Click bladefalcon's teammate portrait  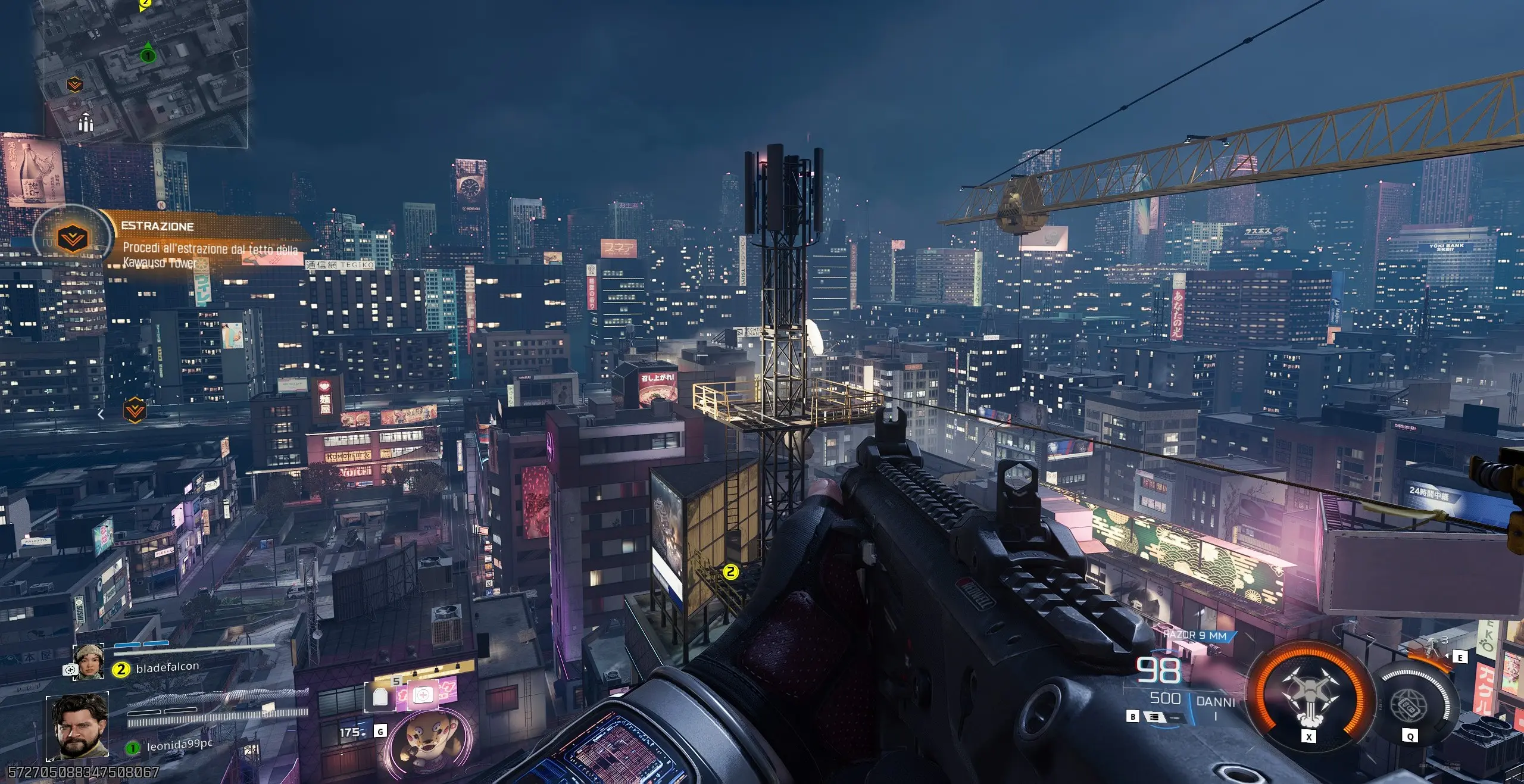(x=88, y=662)
